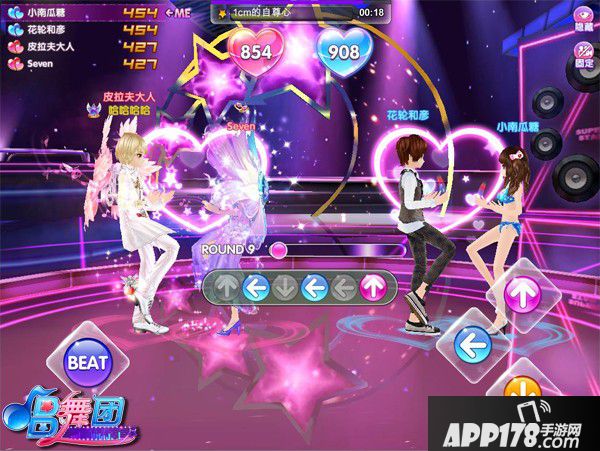600x451 pixels.
Task: Tap the blue left arrow pad
Action: point(472,347)
